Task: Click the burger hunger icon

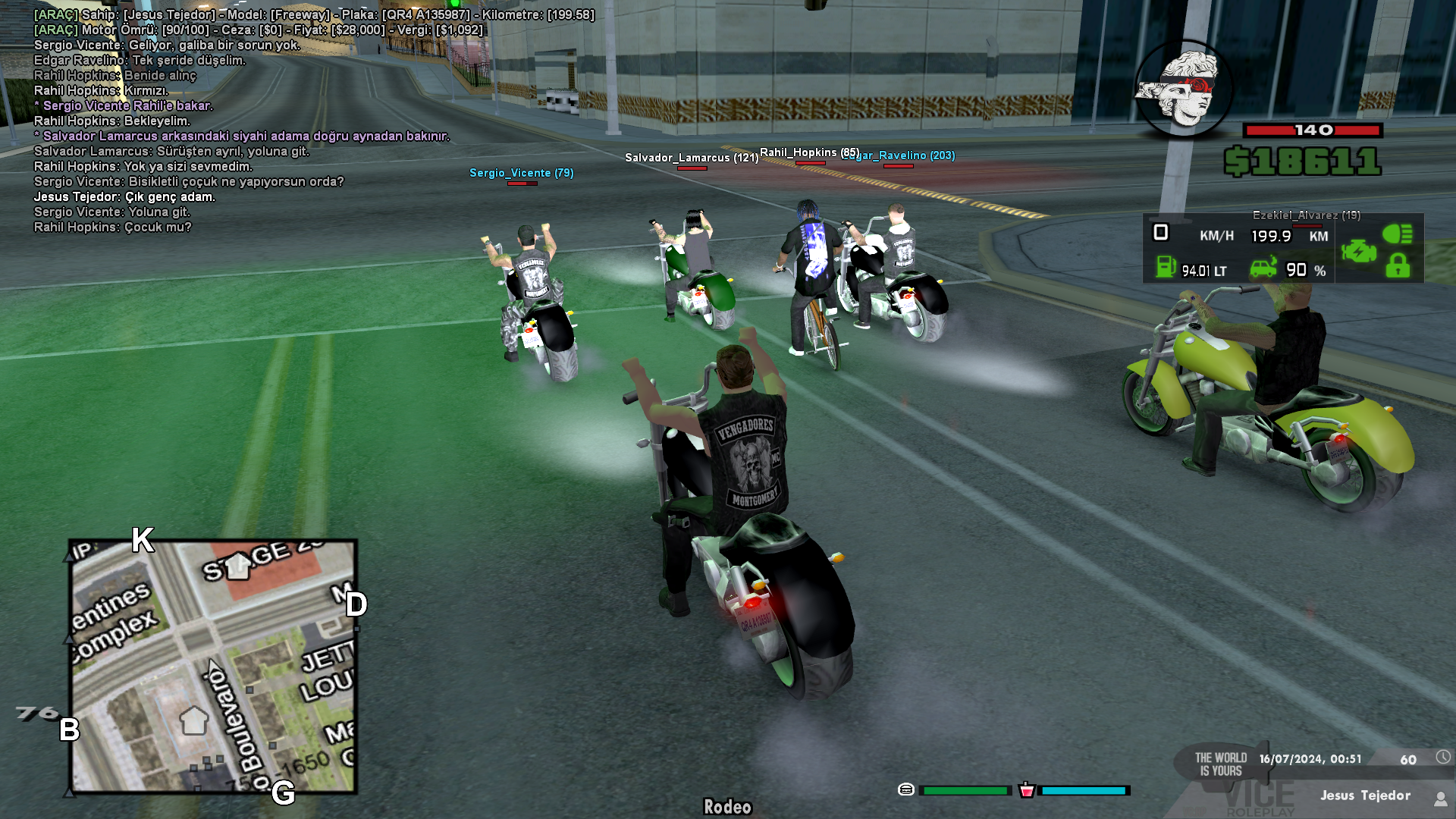Action: click(905, 789)
